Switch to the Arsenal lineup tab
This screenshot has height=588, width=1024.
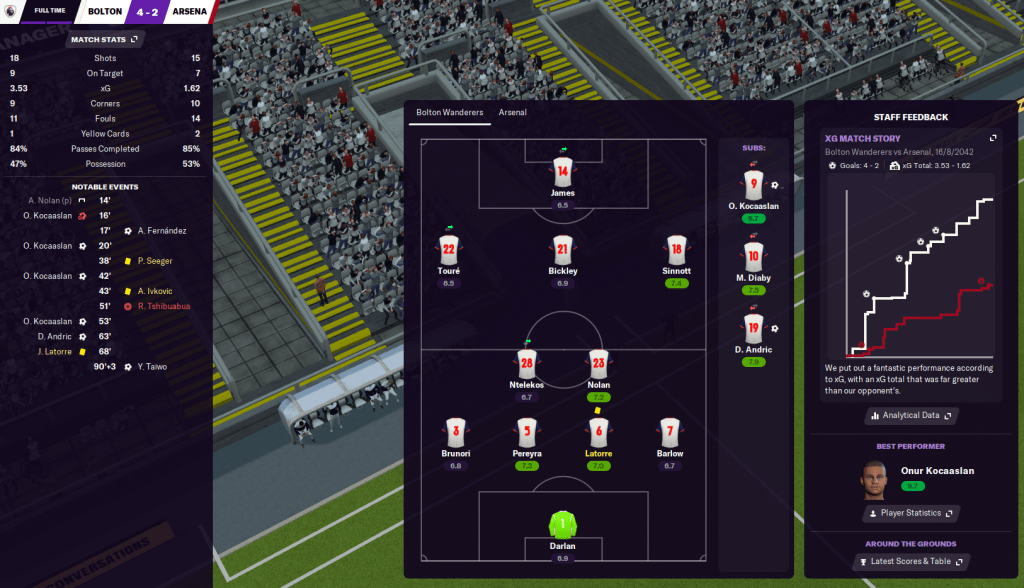click(x=513, y=112)
